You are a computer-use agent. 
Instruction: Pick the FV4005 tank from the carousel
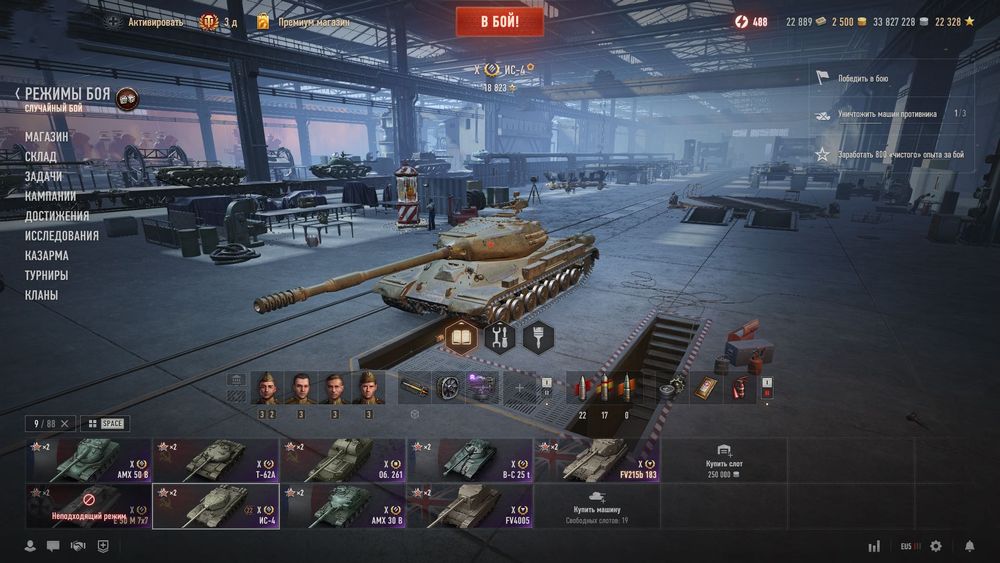tap(470, 506)
